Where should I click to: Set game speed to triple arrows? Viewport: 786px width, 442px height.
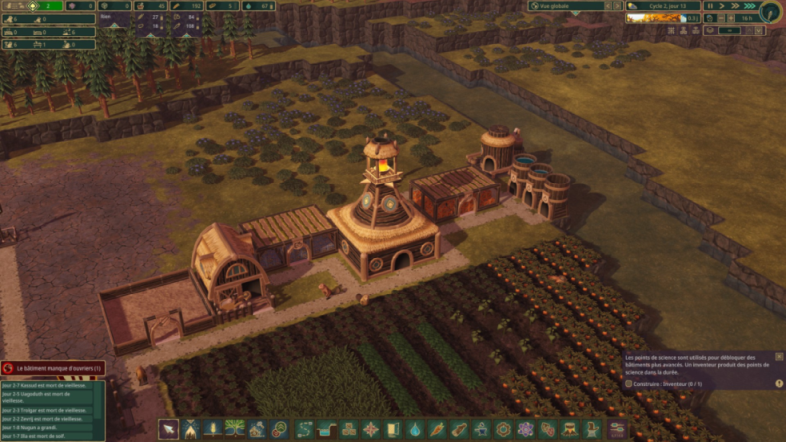click(x=748, y=6)
